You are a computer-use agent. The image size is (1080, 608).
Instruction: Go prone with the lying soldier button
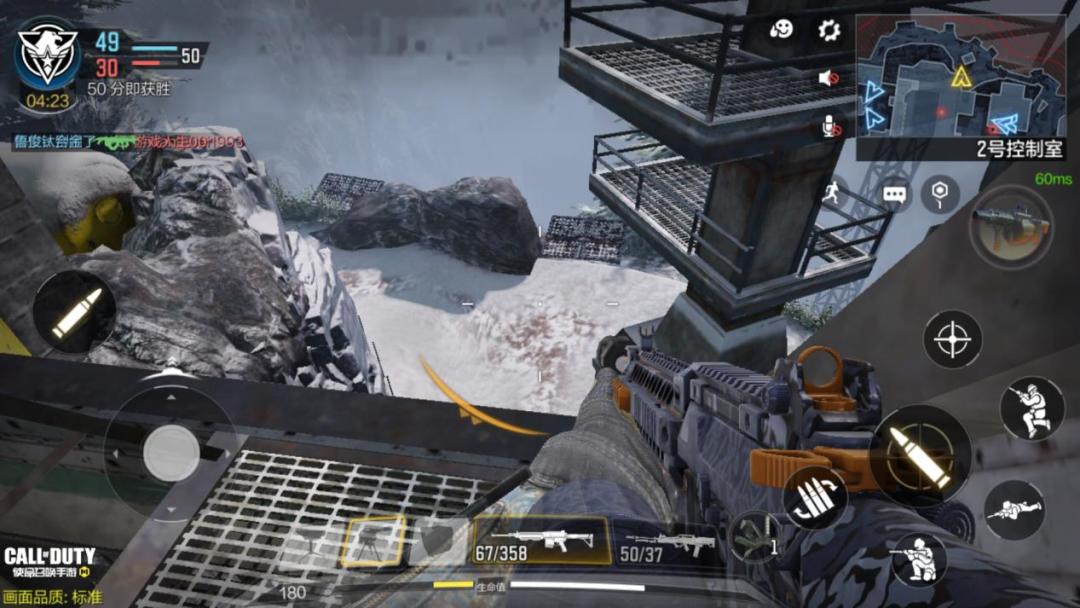click(x=1014, y=510)
